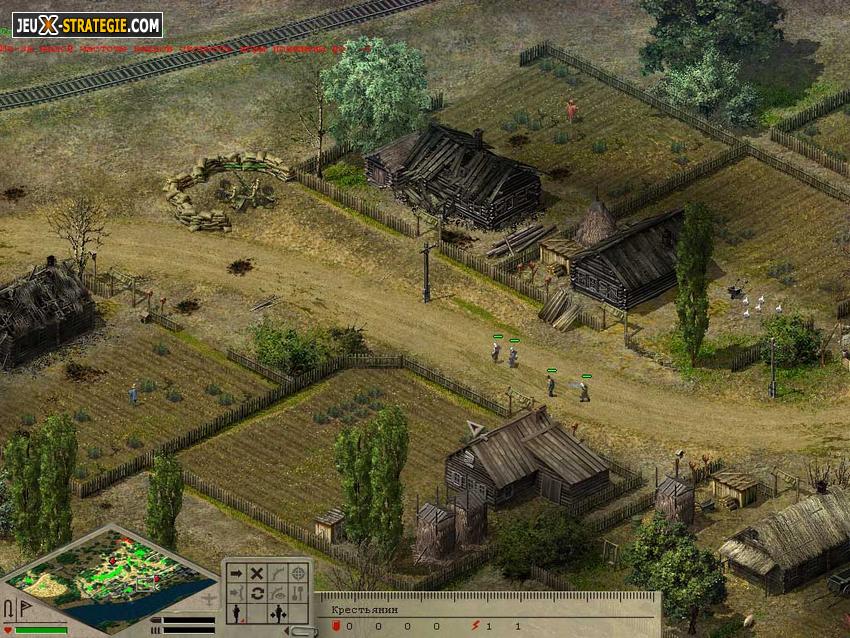Choose the crosshair attack command

click(299, 573)
